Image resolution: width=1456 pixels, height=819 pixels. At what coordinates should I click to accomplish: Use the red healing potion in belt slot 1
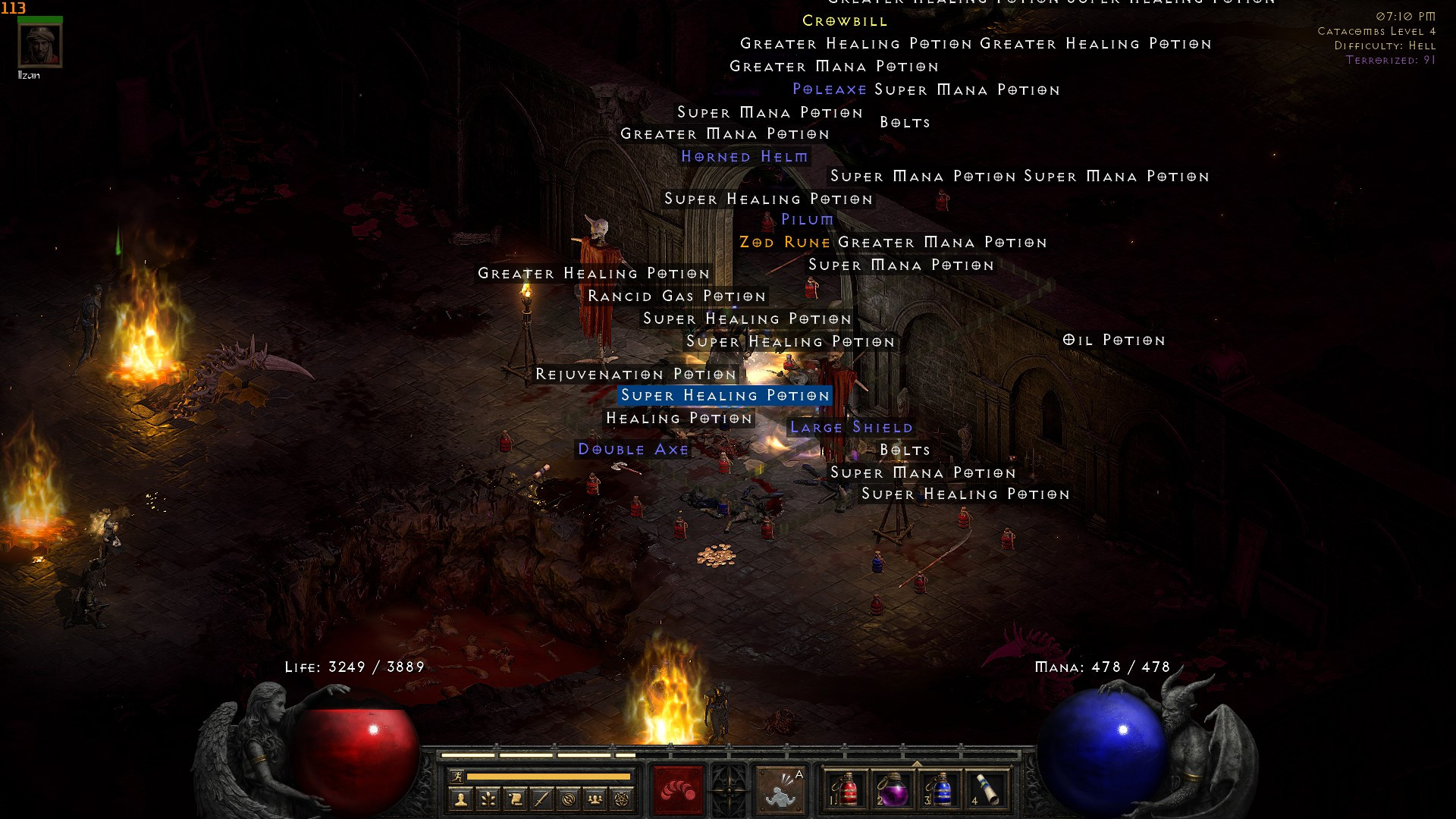(846, 789)
